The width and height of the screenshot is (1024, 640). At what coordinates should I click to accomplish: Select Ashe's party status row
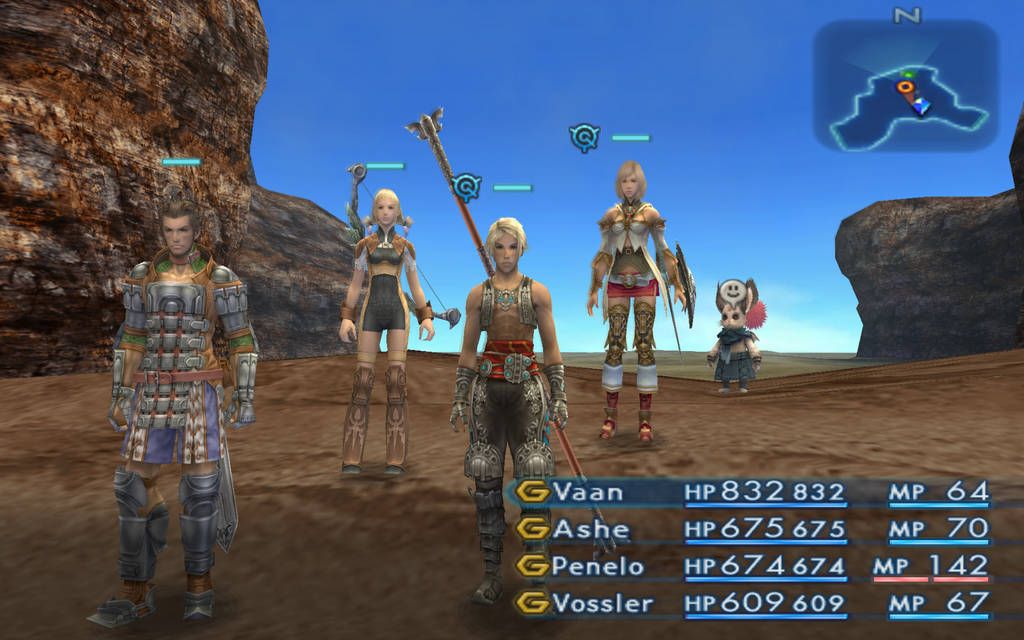591,528
